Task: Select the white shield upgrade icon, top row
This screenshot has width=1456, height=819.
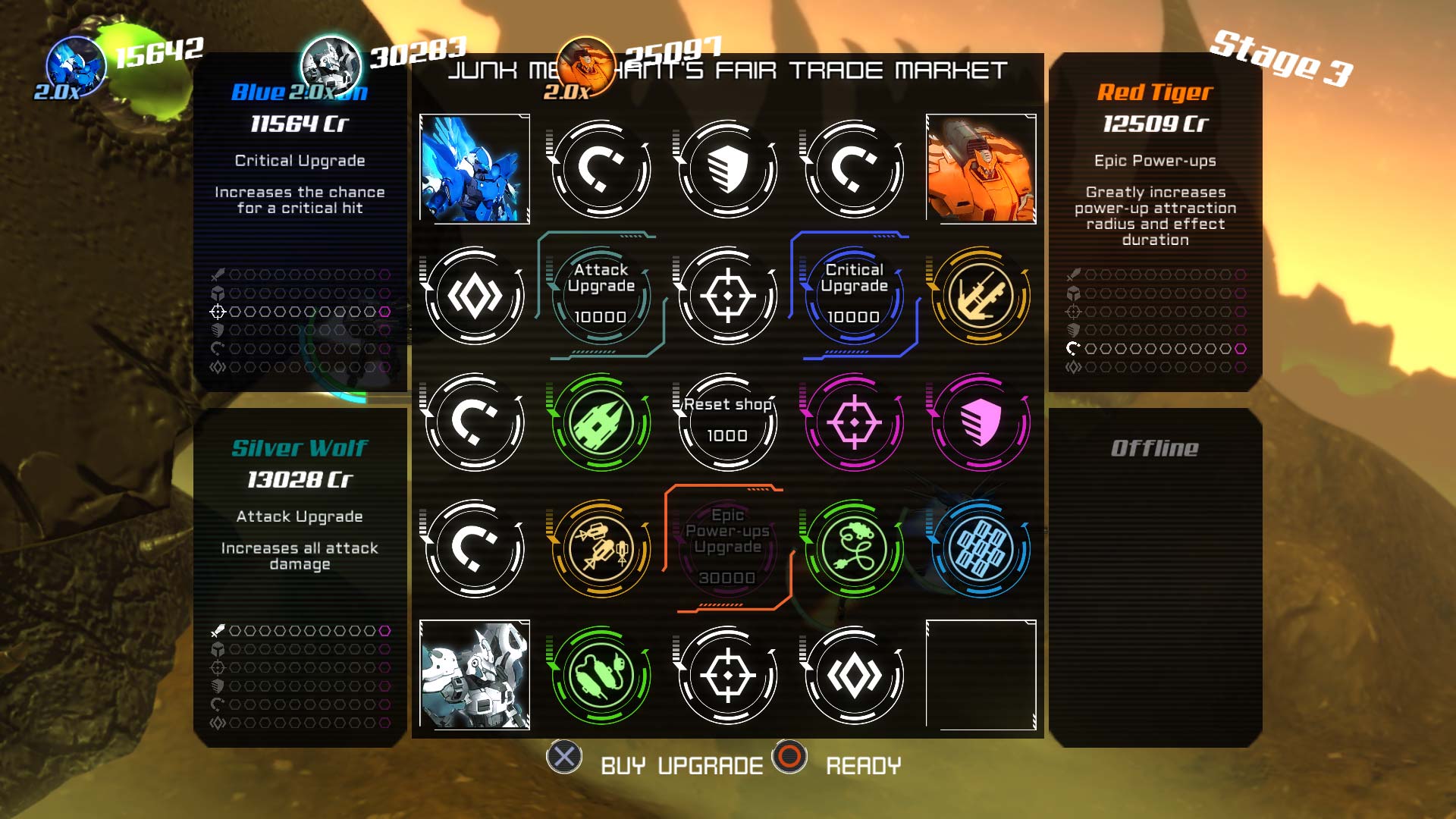Action: pyautogui.click(x=727, y=169)
